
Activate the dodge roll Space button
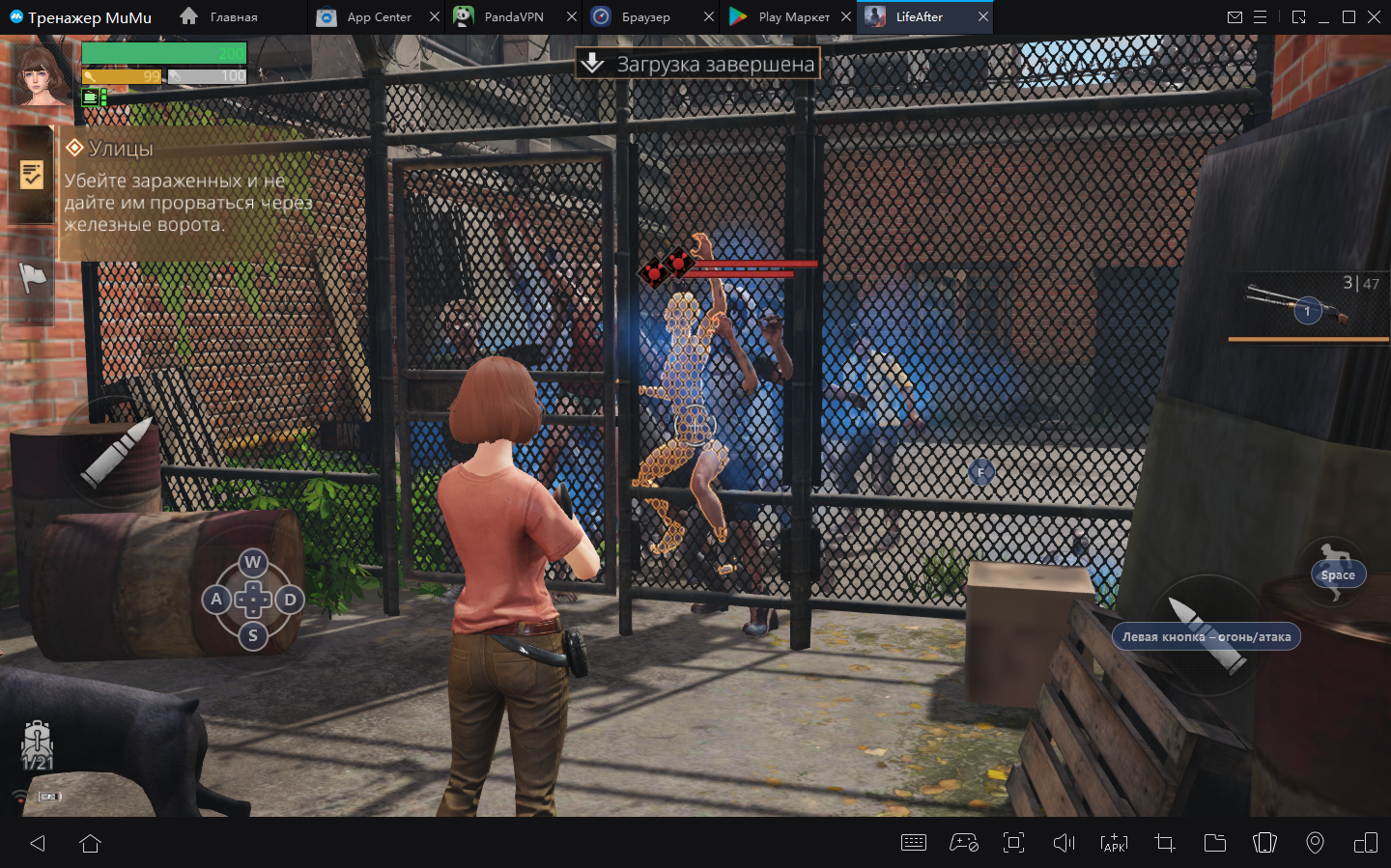pos(1337,574)
